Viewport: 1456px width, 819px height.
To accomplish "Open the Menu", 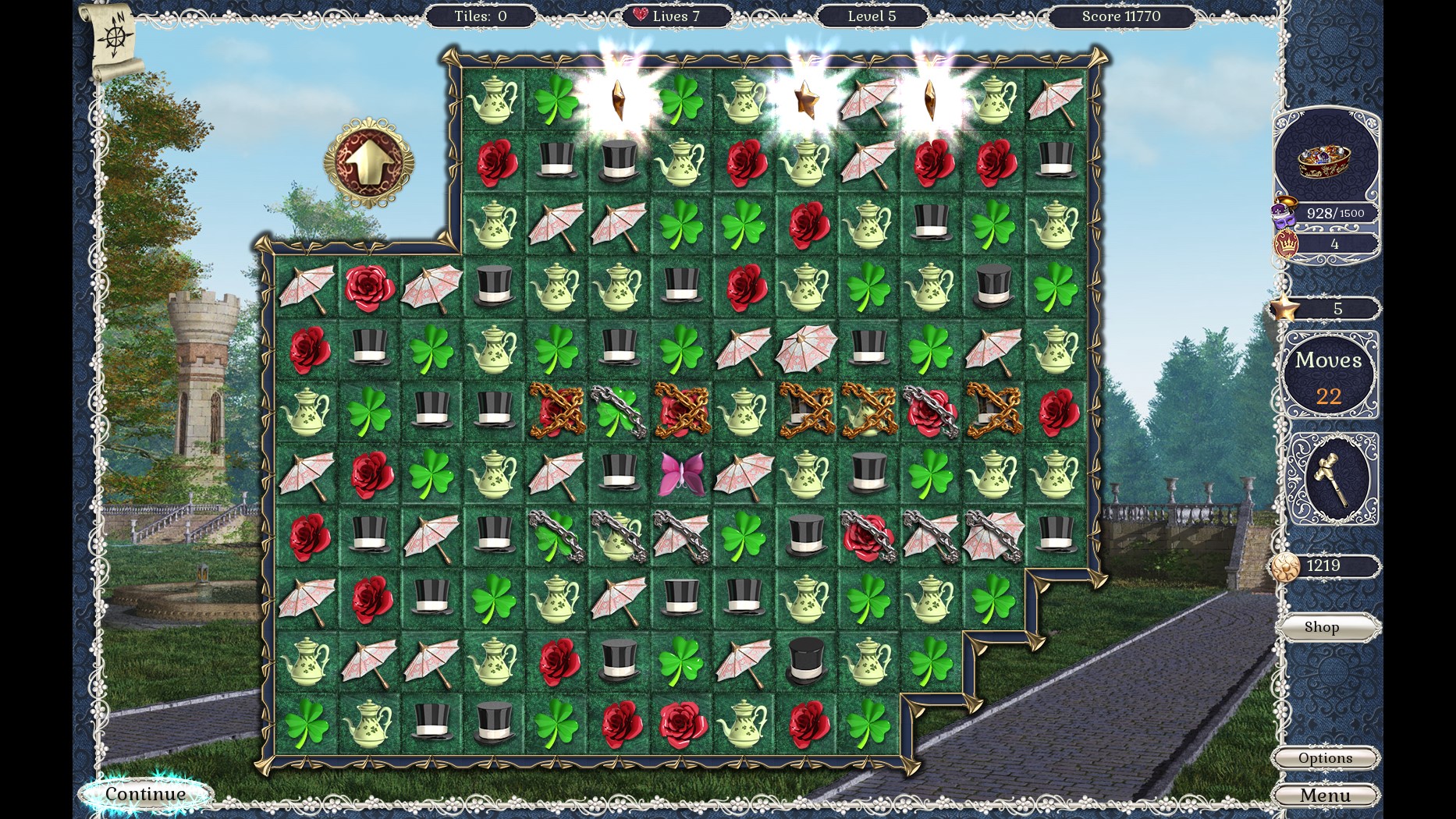I will (x=1326, y=795).
